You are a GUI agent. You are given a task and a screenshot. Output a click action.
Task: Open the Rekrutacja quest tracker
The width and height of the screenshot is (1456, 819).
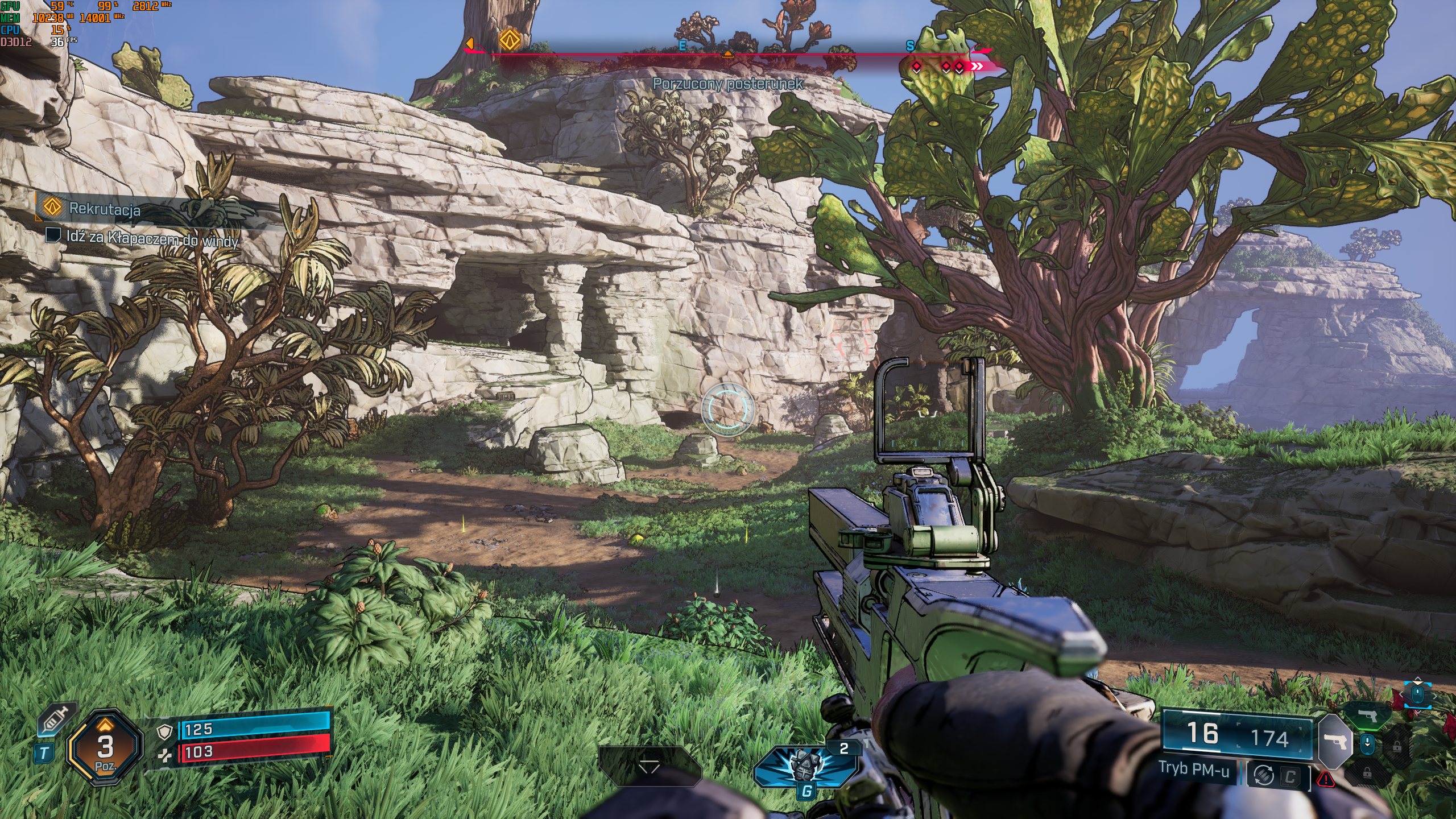(104, 209)
